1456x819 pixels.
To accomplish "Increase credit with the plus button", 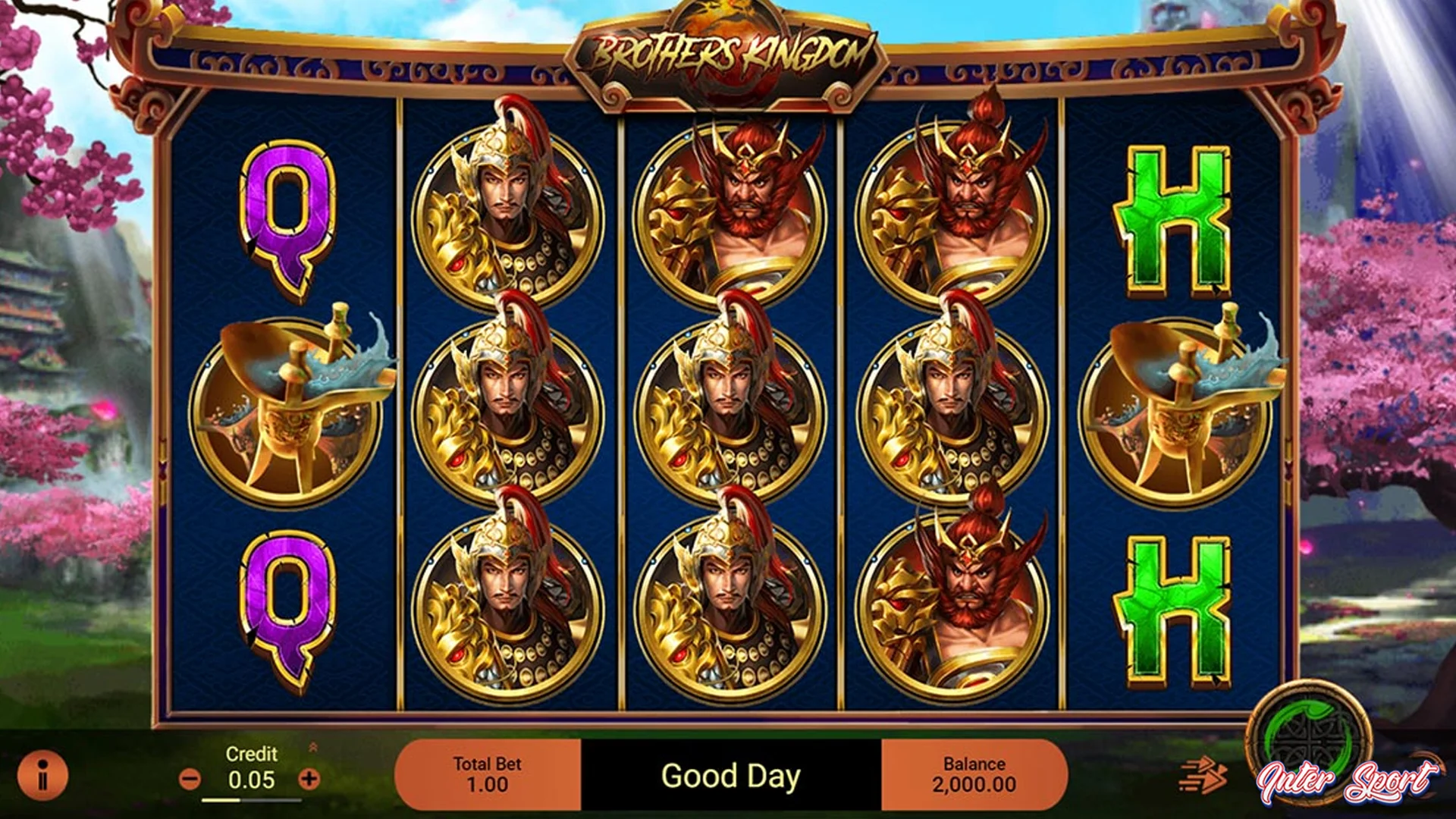I will (309, 778).
